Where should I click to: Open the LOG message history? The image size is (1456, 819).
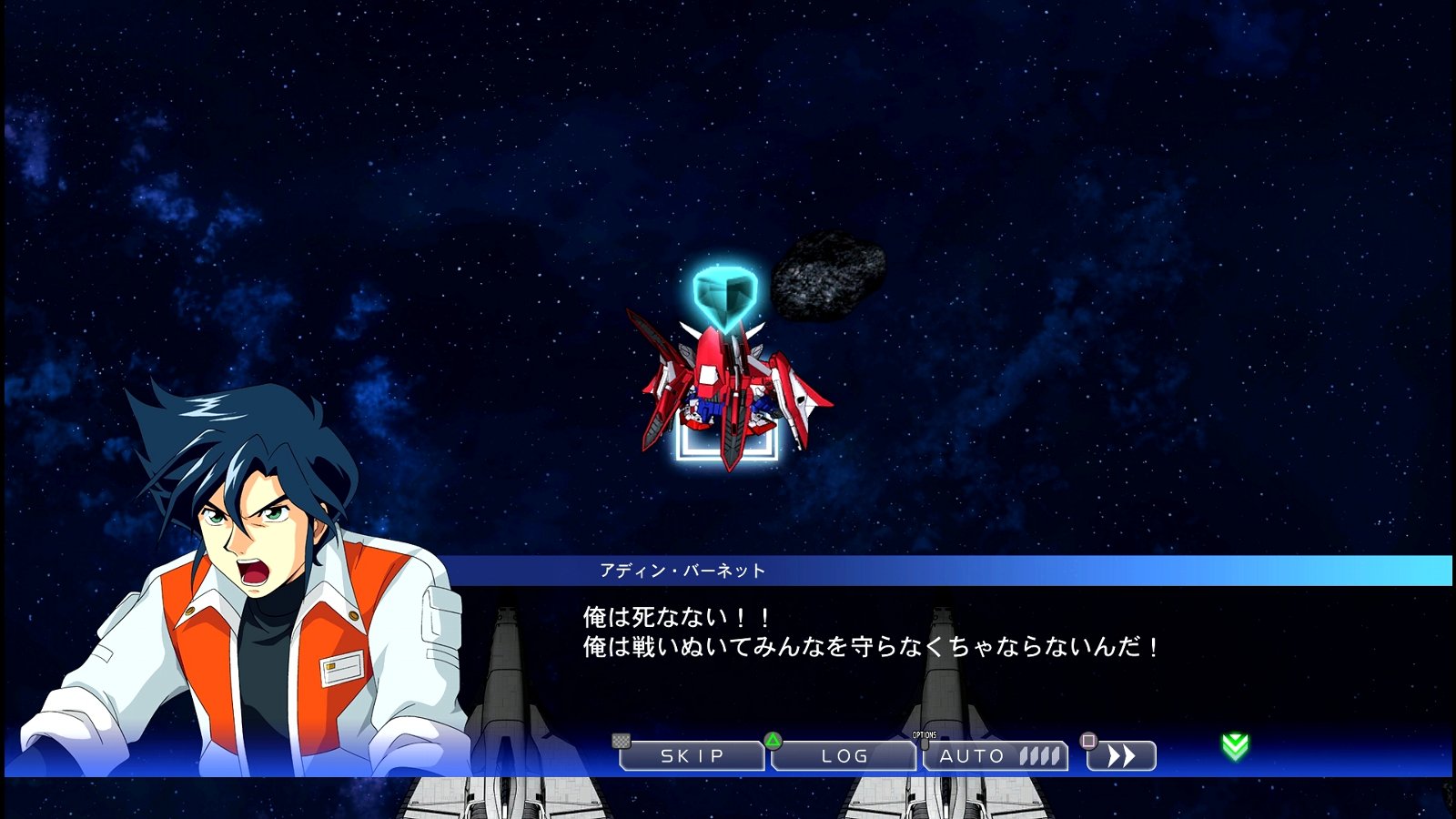coord(843,754)
